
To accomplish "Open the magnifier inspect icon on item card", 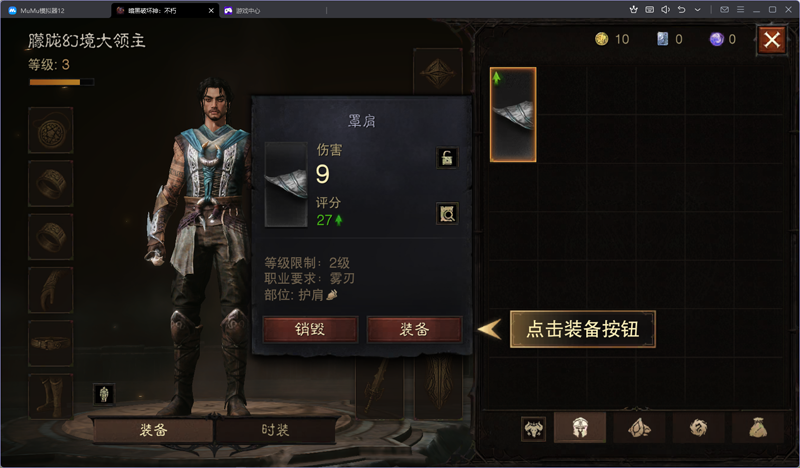I will click(x=447, y=212).
